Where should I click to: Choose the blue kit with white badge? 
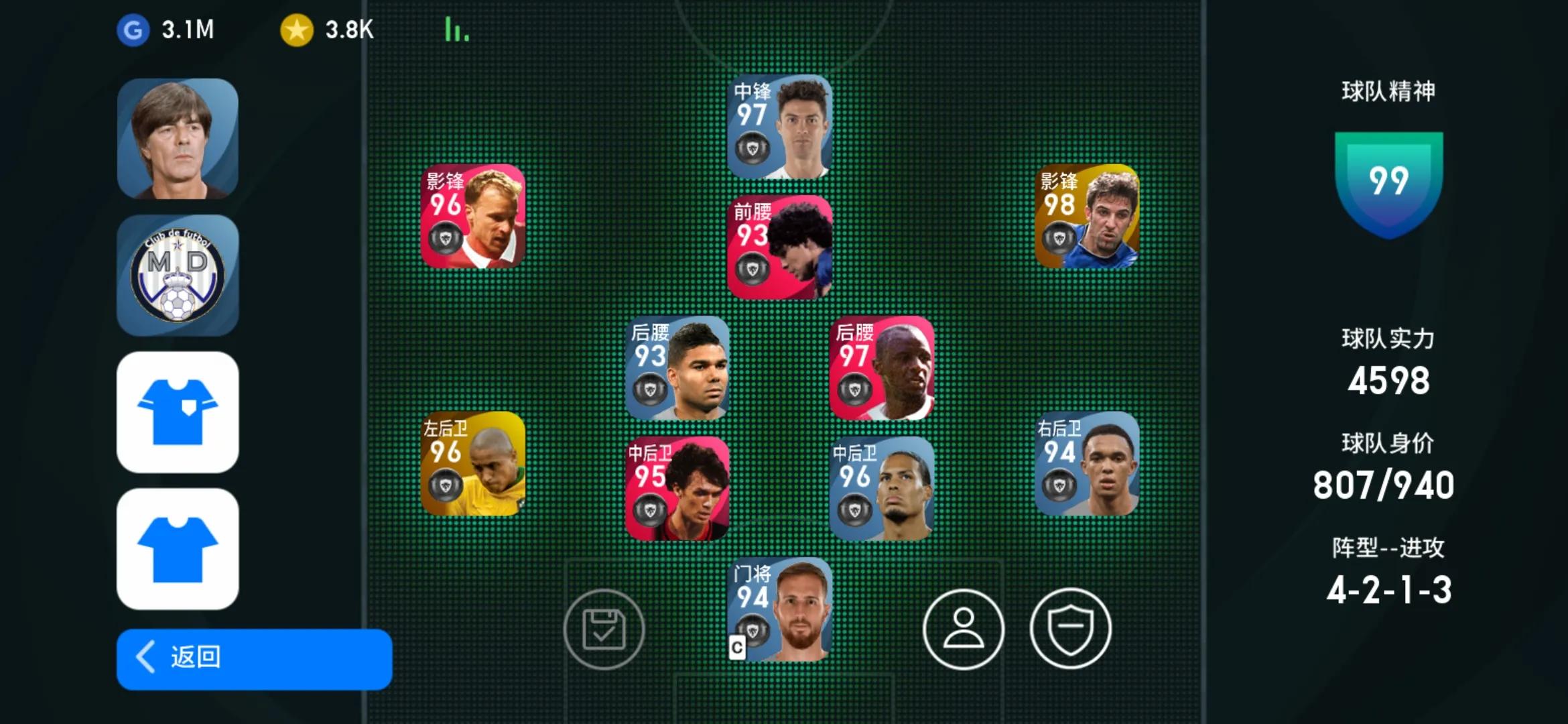178,412
